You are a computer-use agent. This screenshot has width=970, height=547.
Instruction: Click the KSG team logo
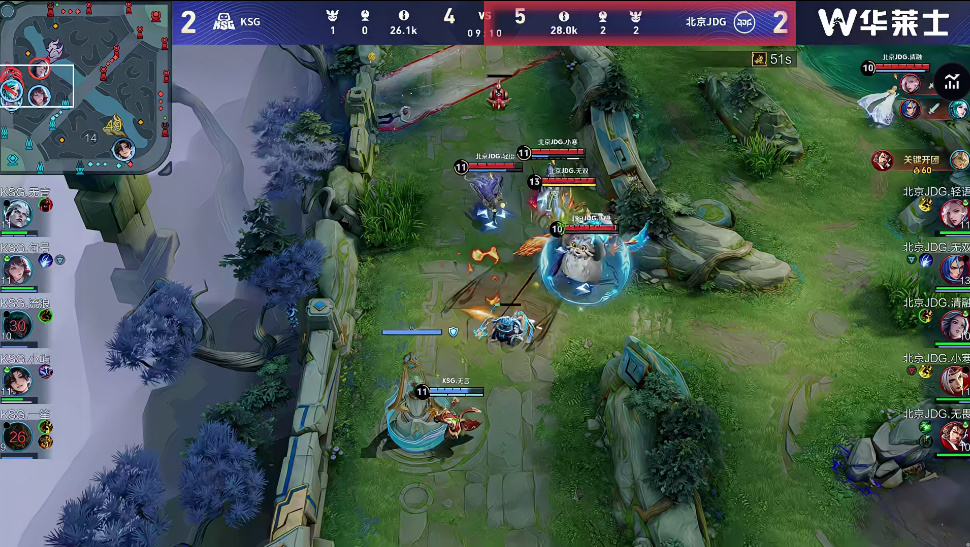click(x=225, y=22)
